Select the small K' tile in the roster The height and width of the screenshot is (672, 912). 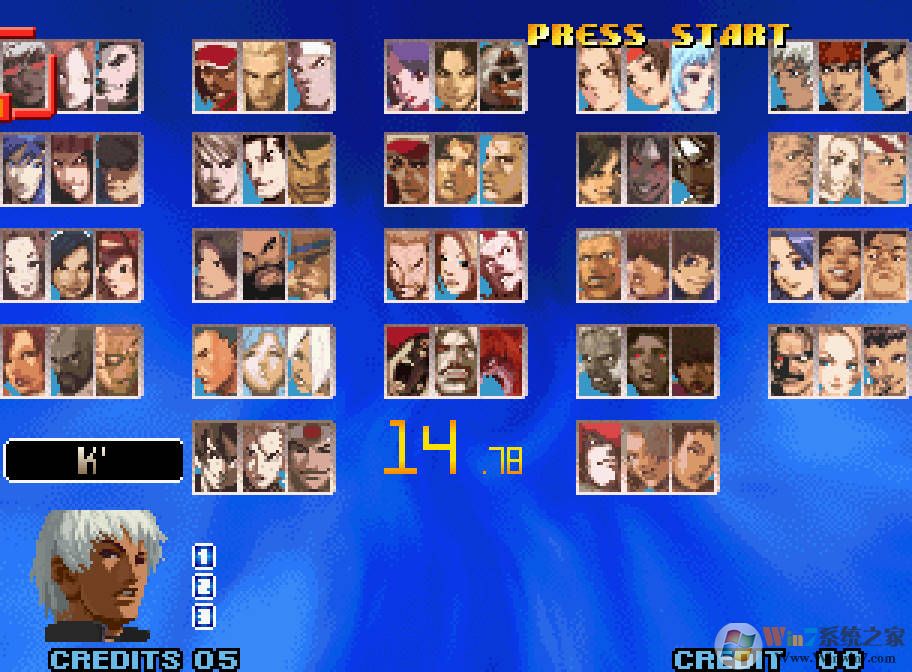790,76
